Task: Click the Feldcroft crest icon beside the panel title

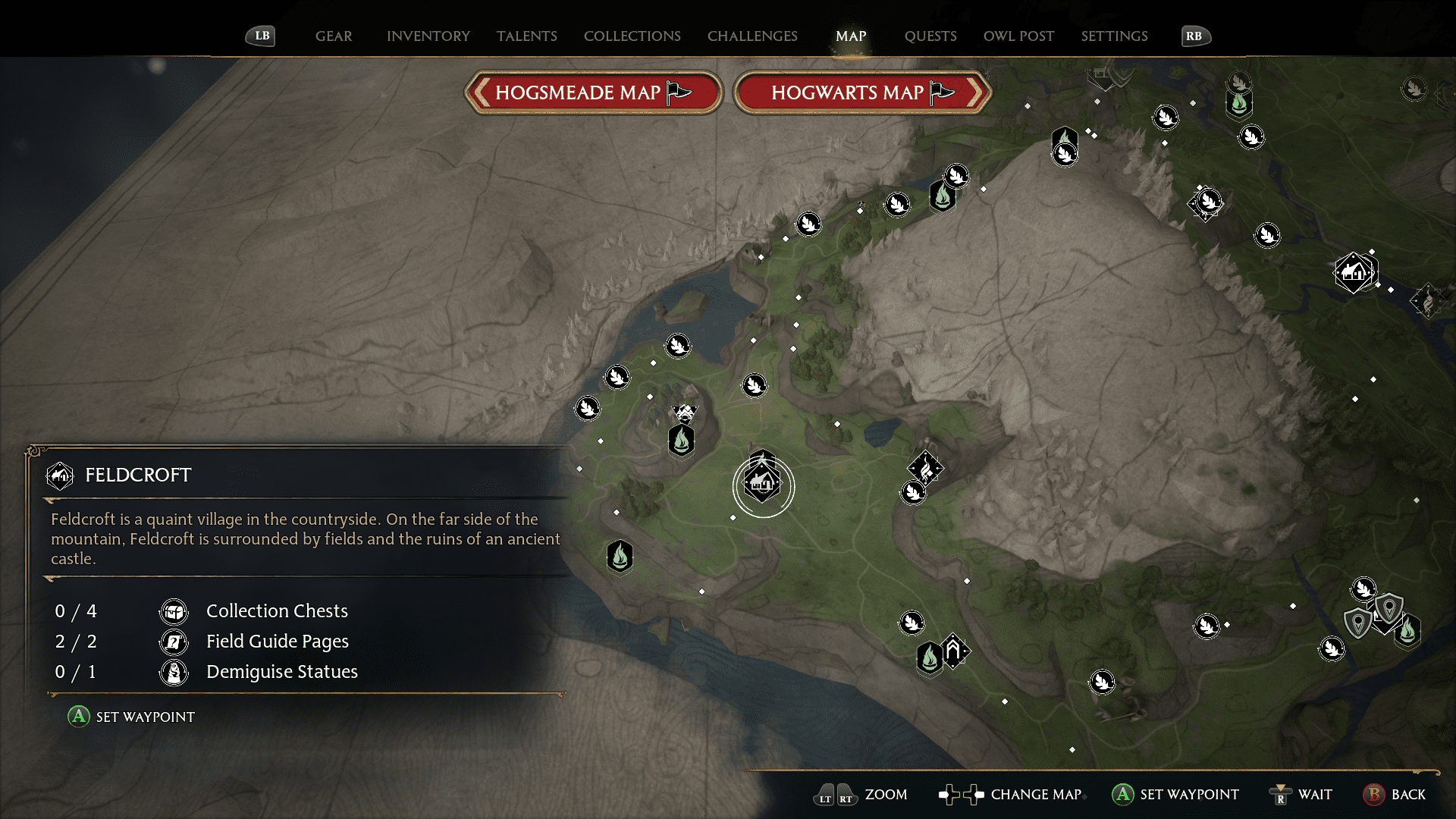Action: click(x=60, y=475)
